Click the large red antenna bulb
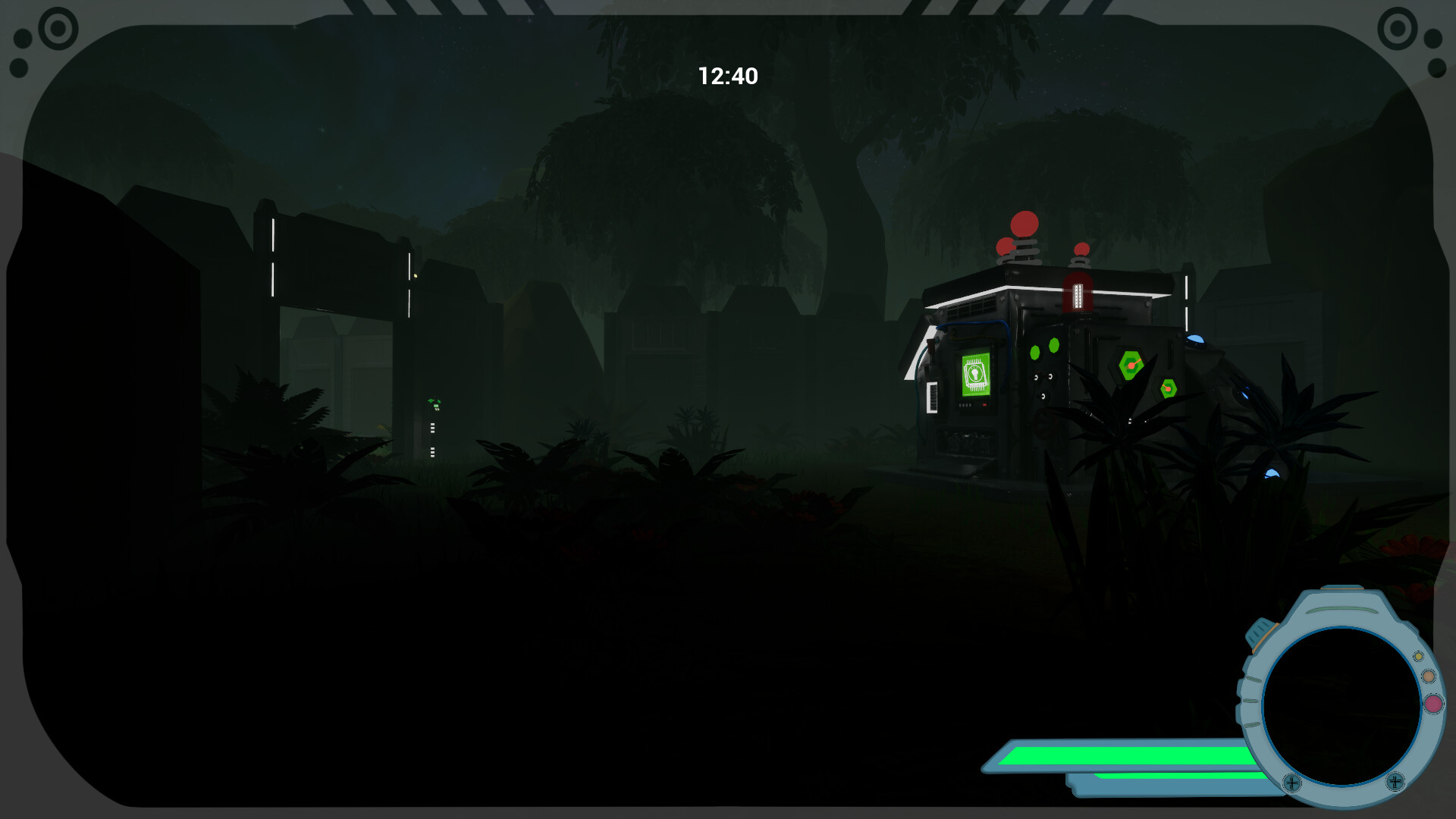The width and height of the screenshot is (1456, 819). [1025, 224]
